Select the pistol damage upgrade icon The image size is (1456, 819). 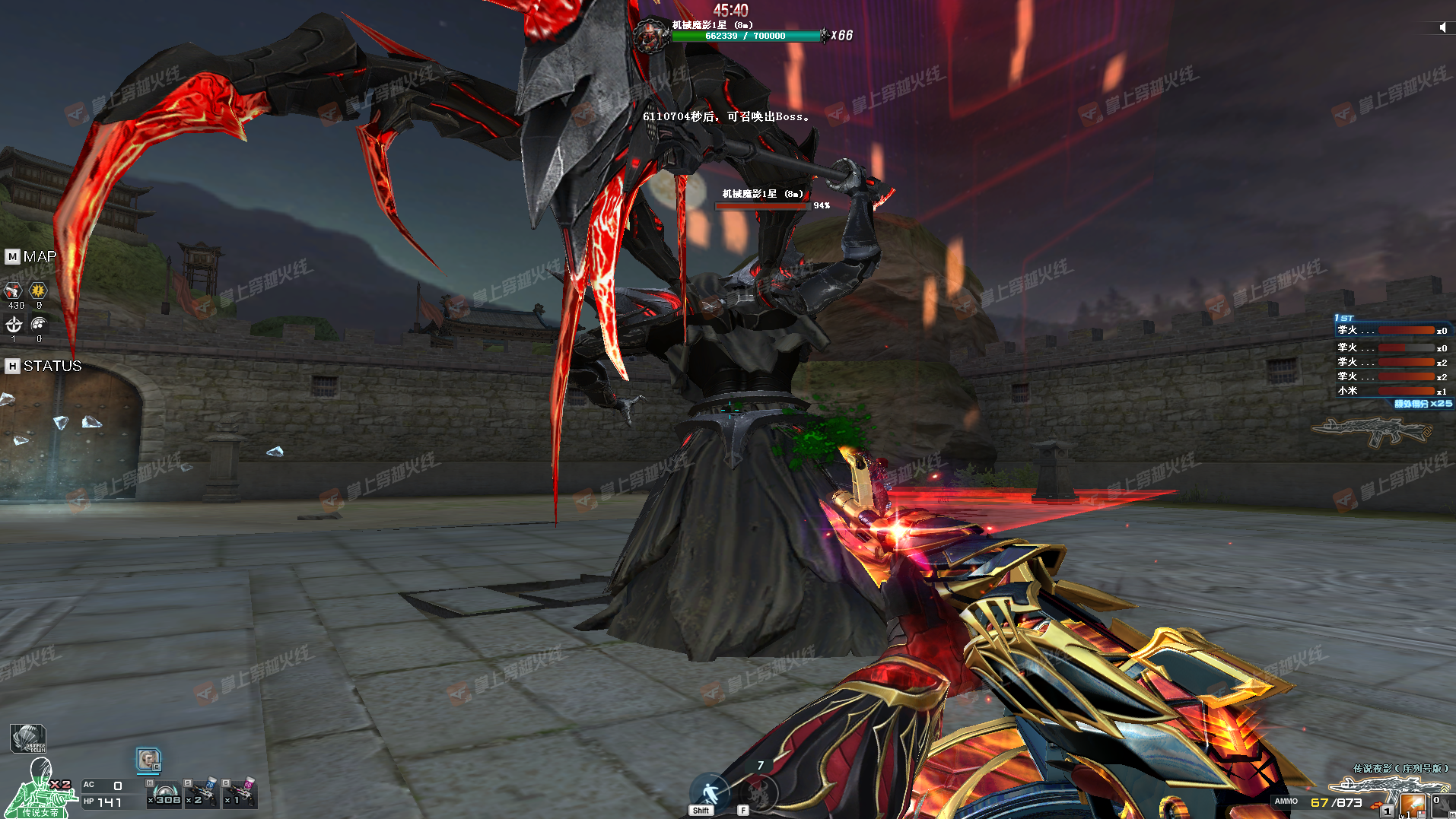point(14,291)
